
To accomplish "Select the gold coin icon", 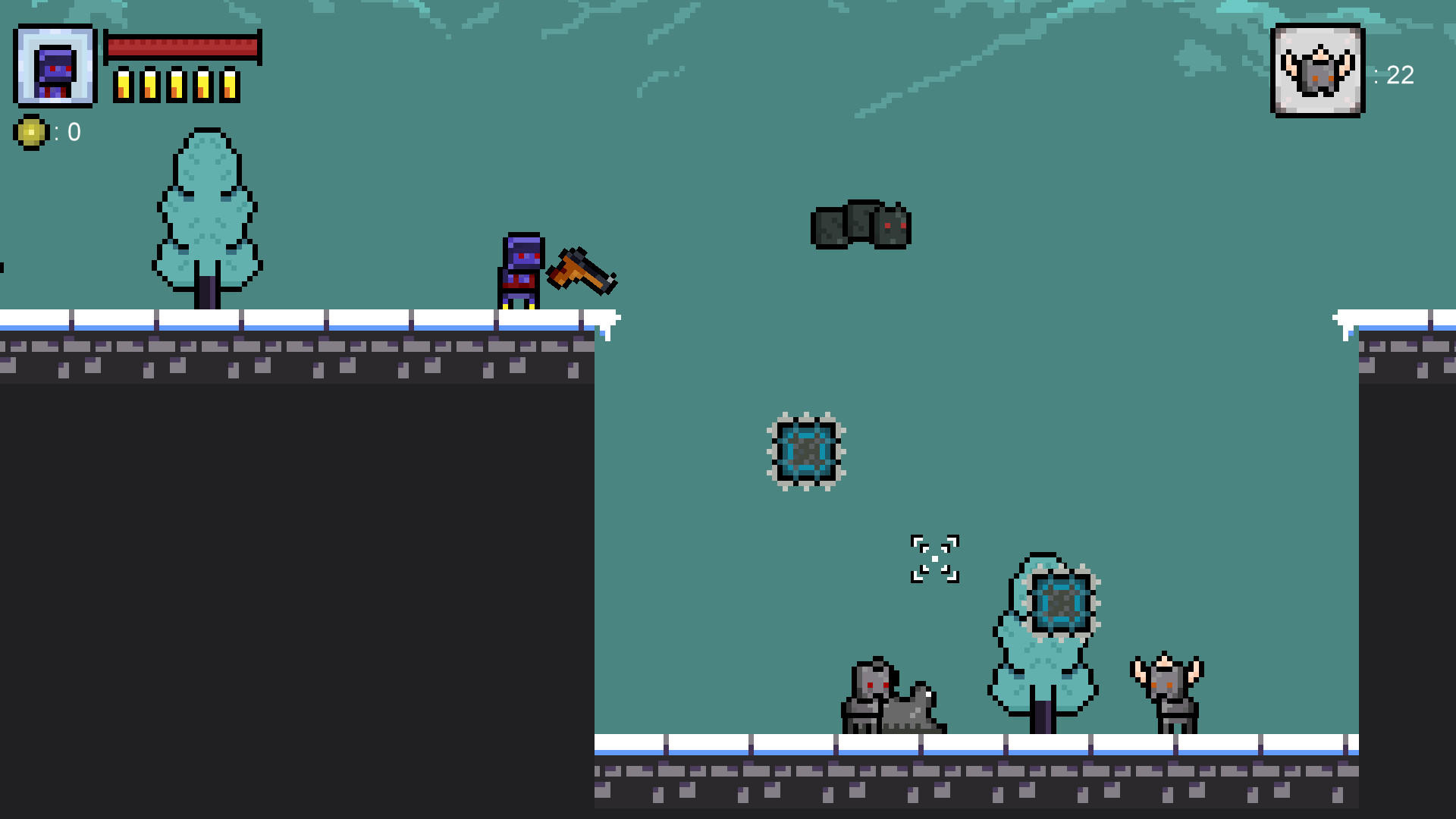I will 32,133.
